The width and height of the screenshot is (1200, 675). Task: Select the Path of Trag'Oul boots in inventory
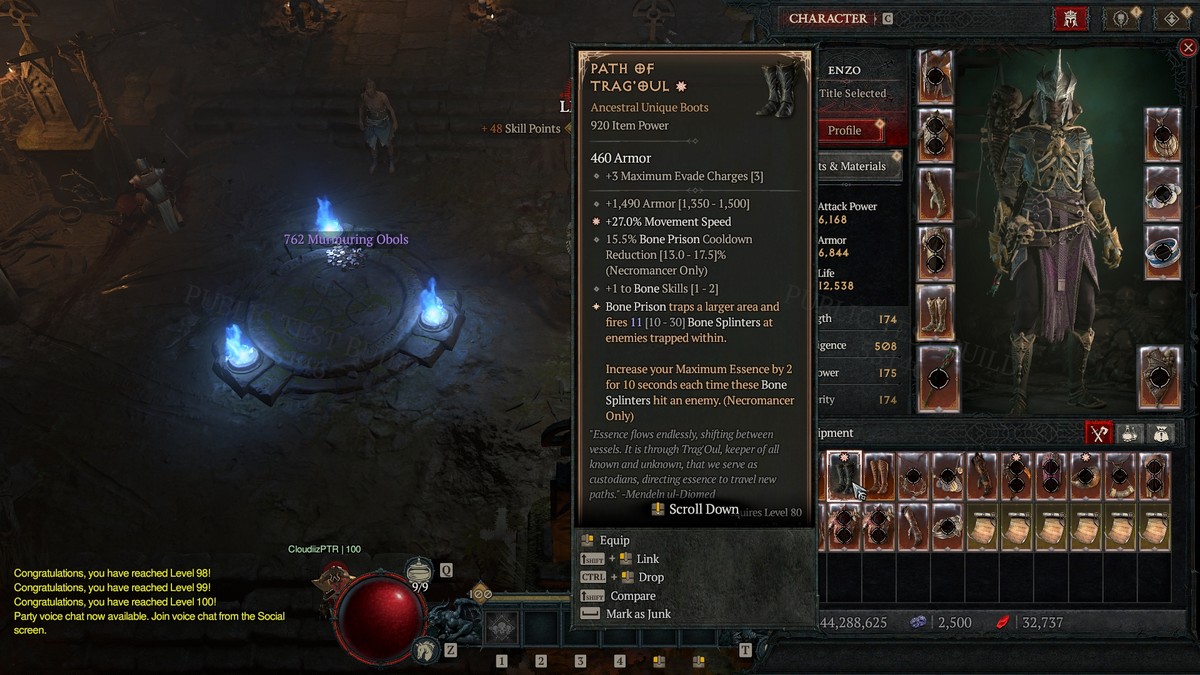pos(844,476)
